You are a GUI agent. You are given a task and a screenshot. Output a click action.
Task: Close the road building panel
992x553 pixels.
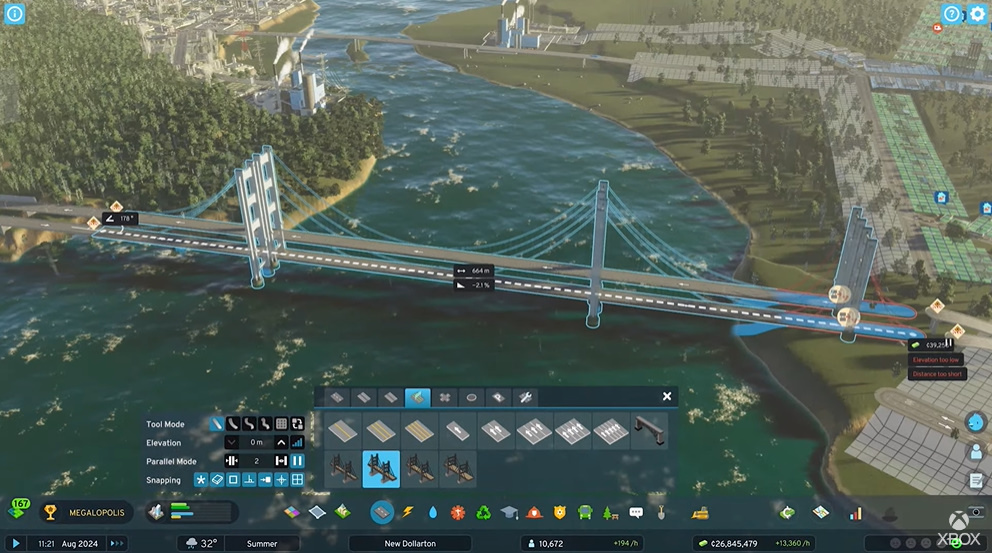click(x=667, y=397)
